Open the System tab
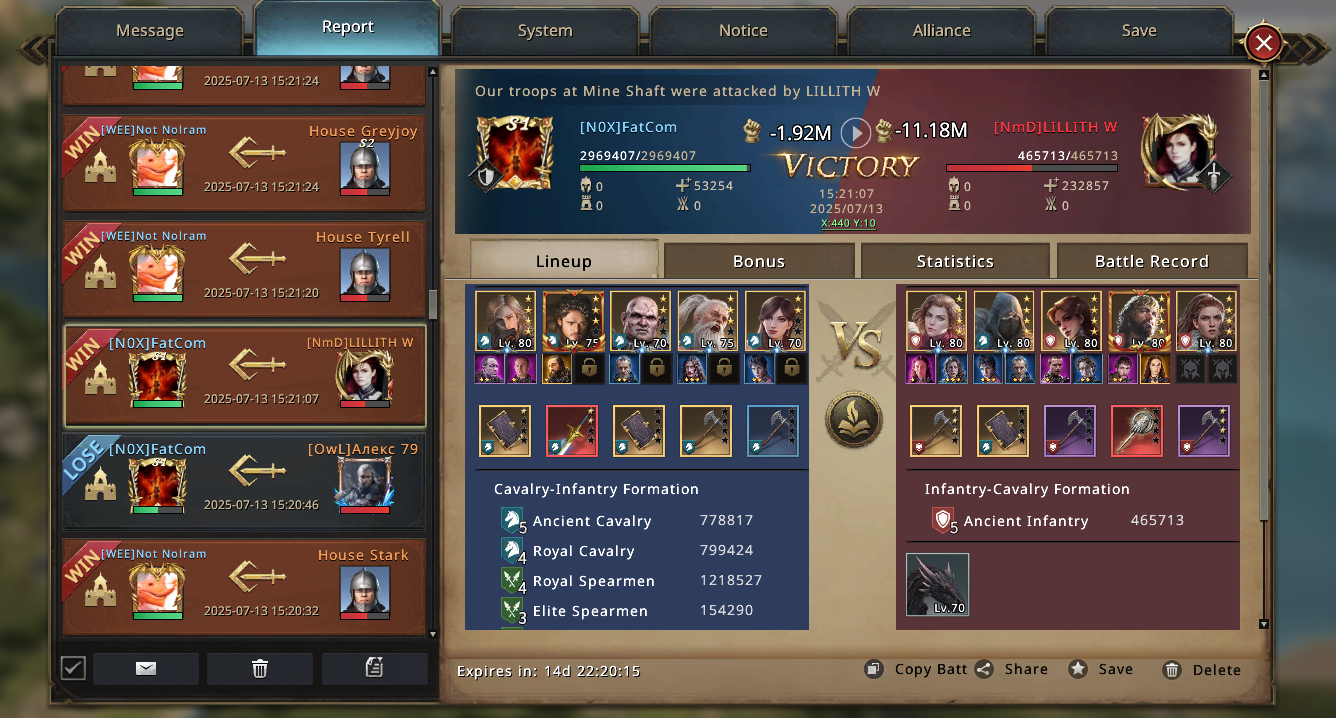 pyautogui.click(x=545, y=31)
